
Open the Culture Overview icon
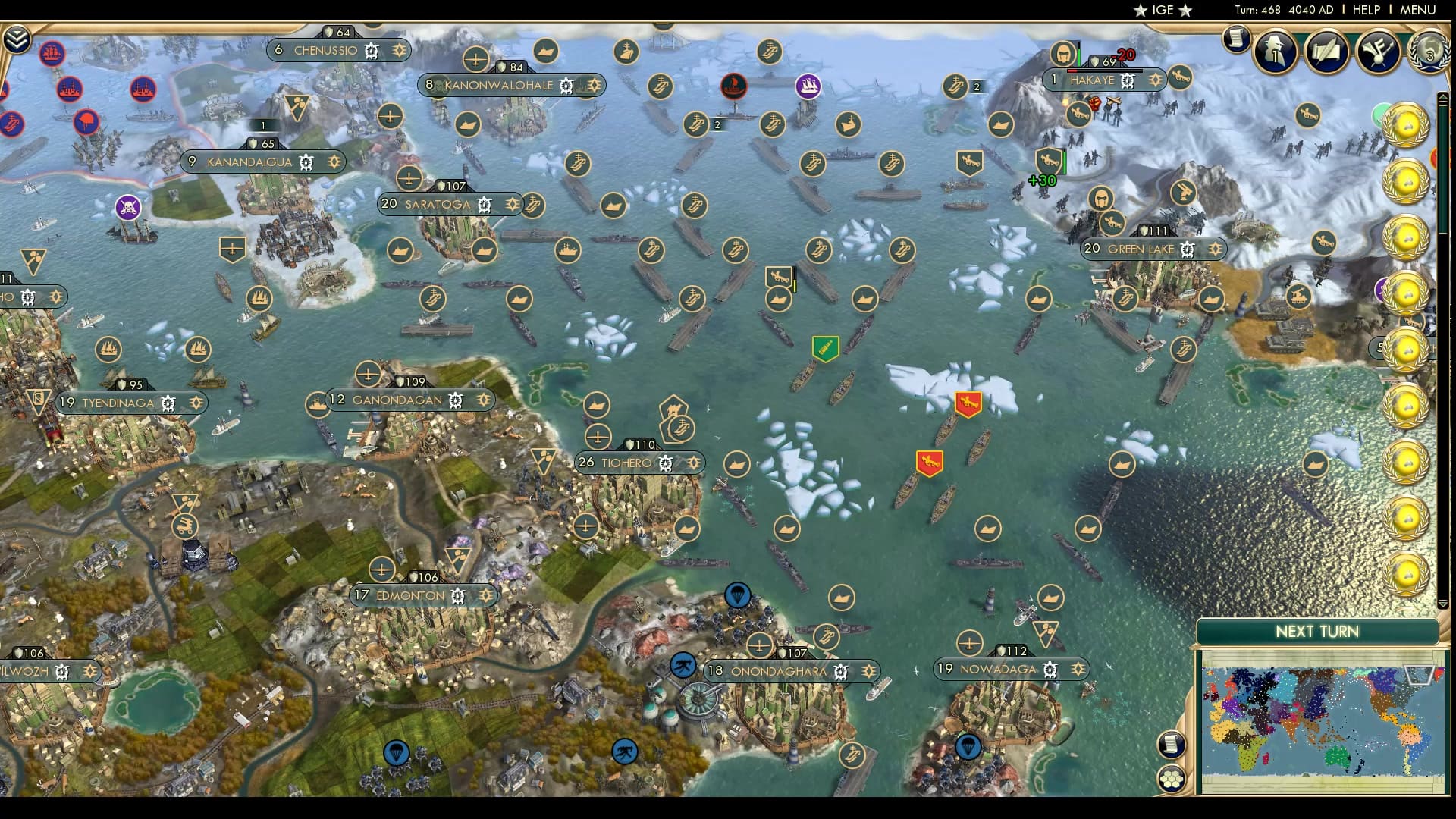point(1379,52)
